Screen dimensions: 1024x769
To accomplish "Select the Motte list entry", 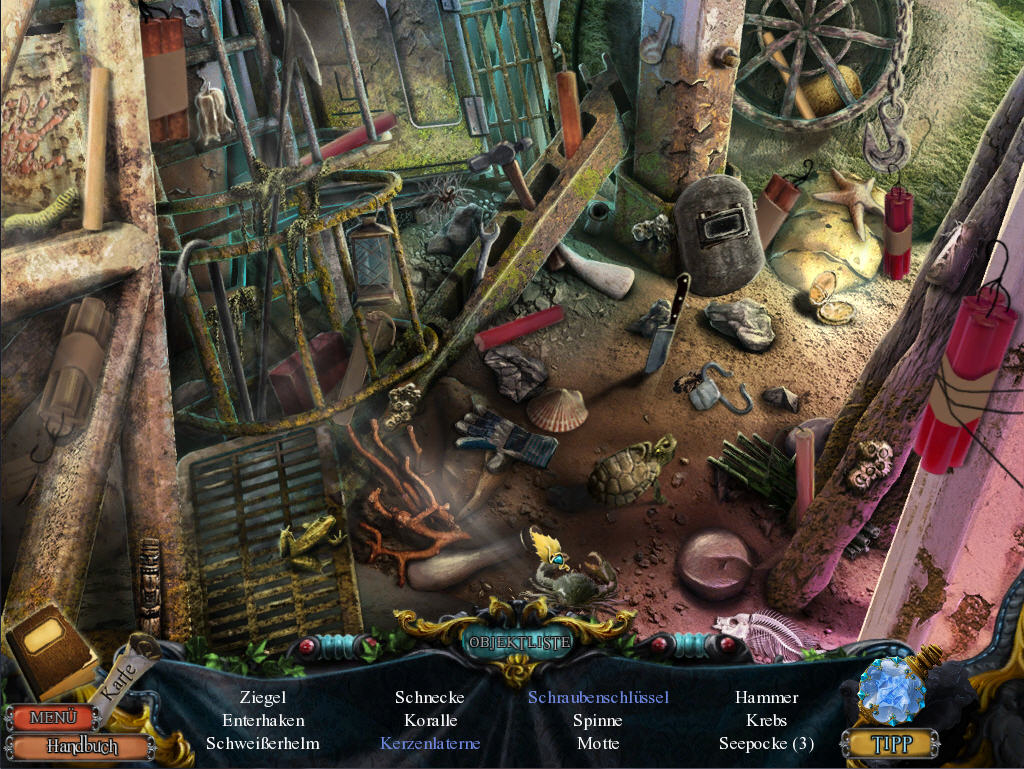I will coord(598,743).
